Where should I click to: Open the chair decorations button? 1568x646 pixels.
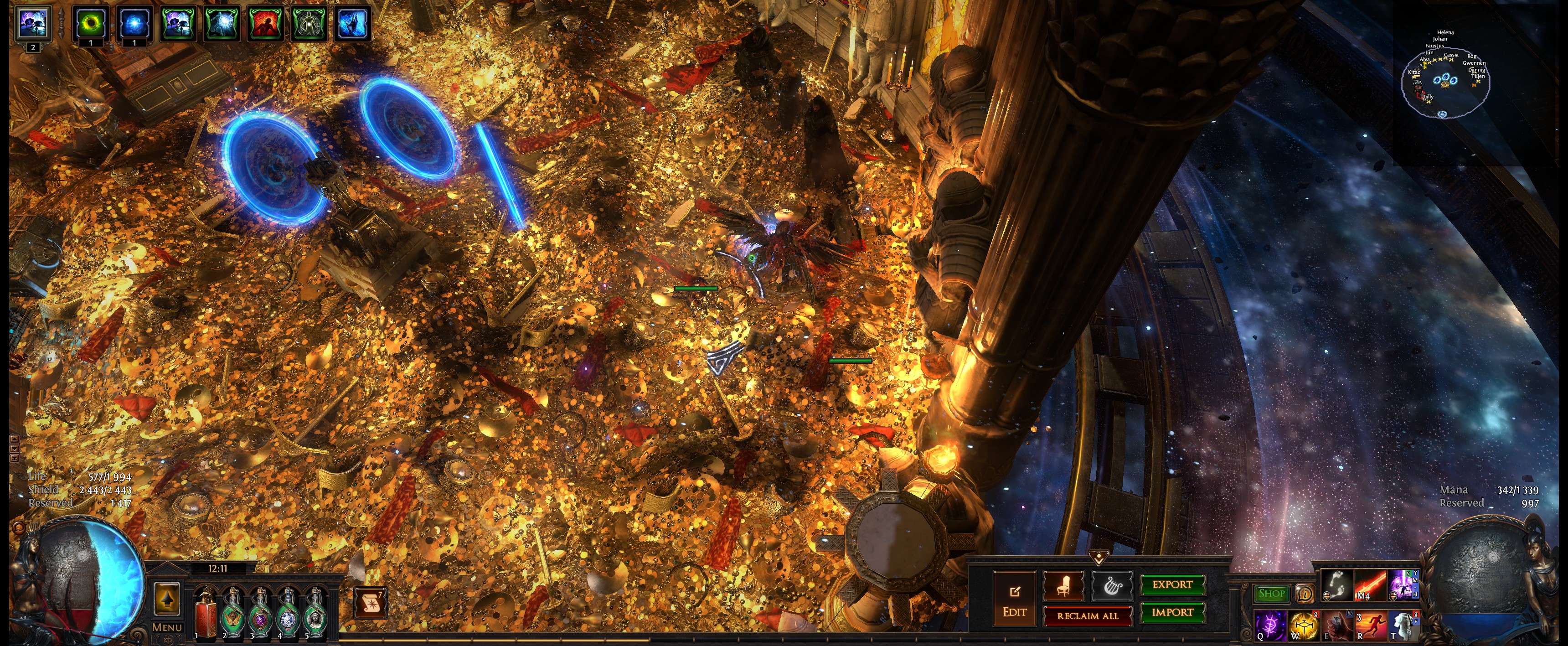(x=1063, y=586)
